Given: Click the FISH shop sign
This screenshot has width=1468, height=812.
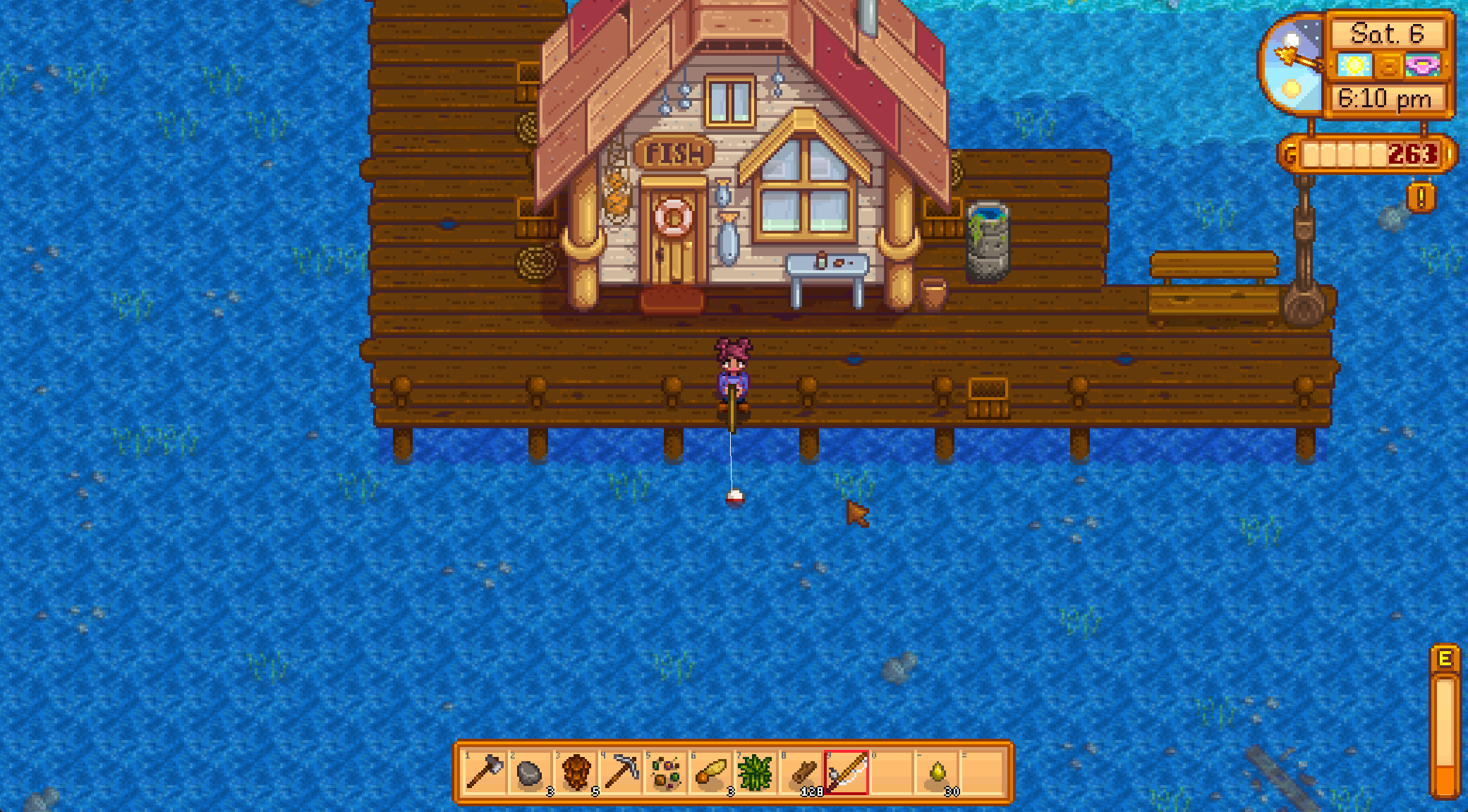Looking at the screenshot, I should (670, 151).
